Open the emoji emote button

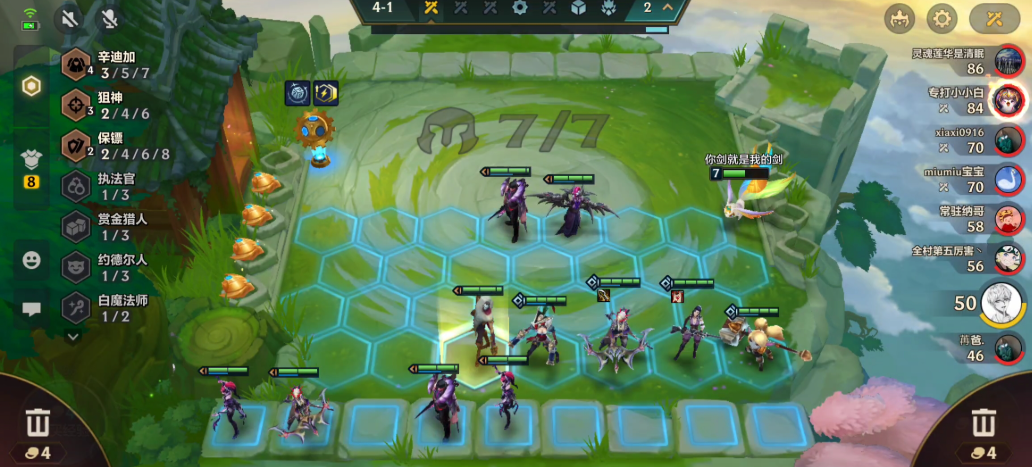pos(32,259)
